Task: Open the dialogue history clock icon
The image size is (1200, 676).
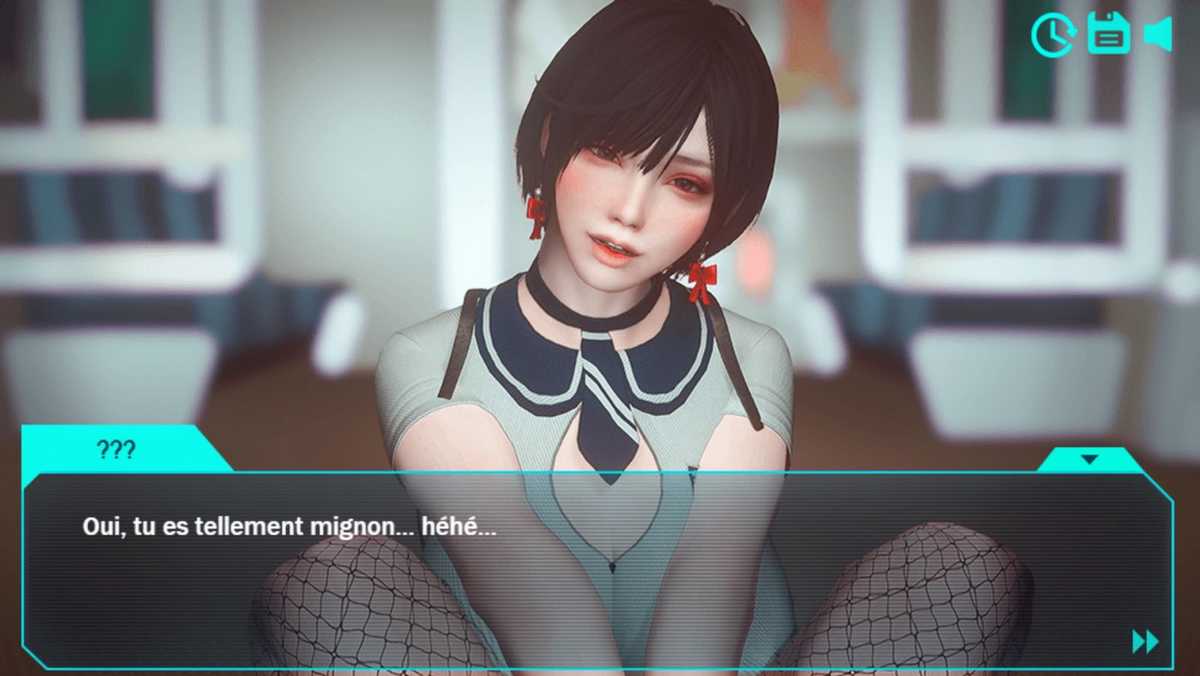Action: pos(1052,35)
